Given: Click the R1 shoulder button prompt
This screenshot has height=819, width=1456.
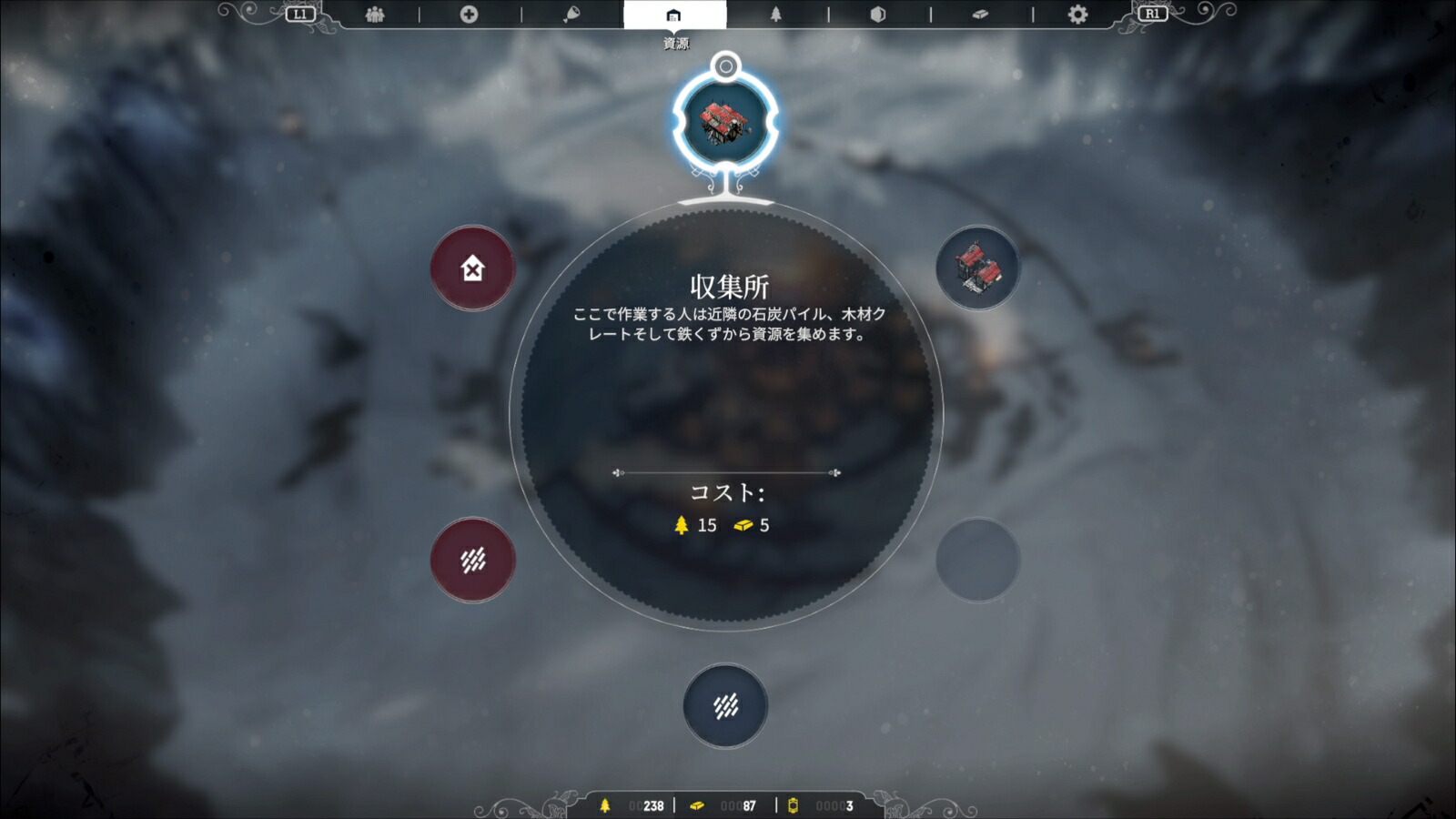Looking at the screenshot, I should (1154, 15).
